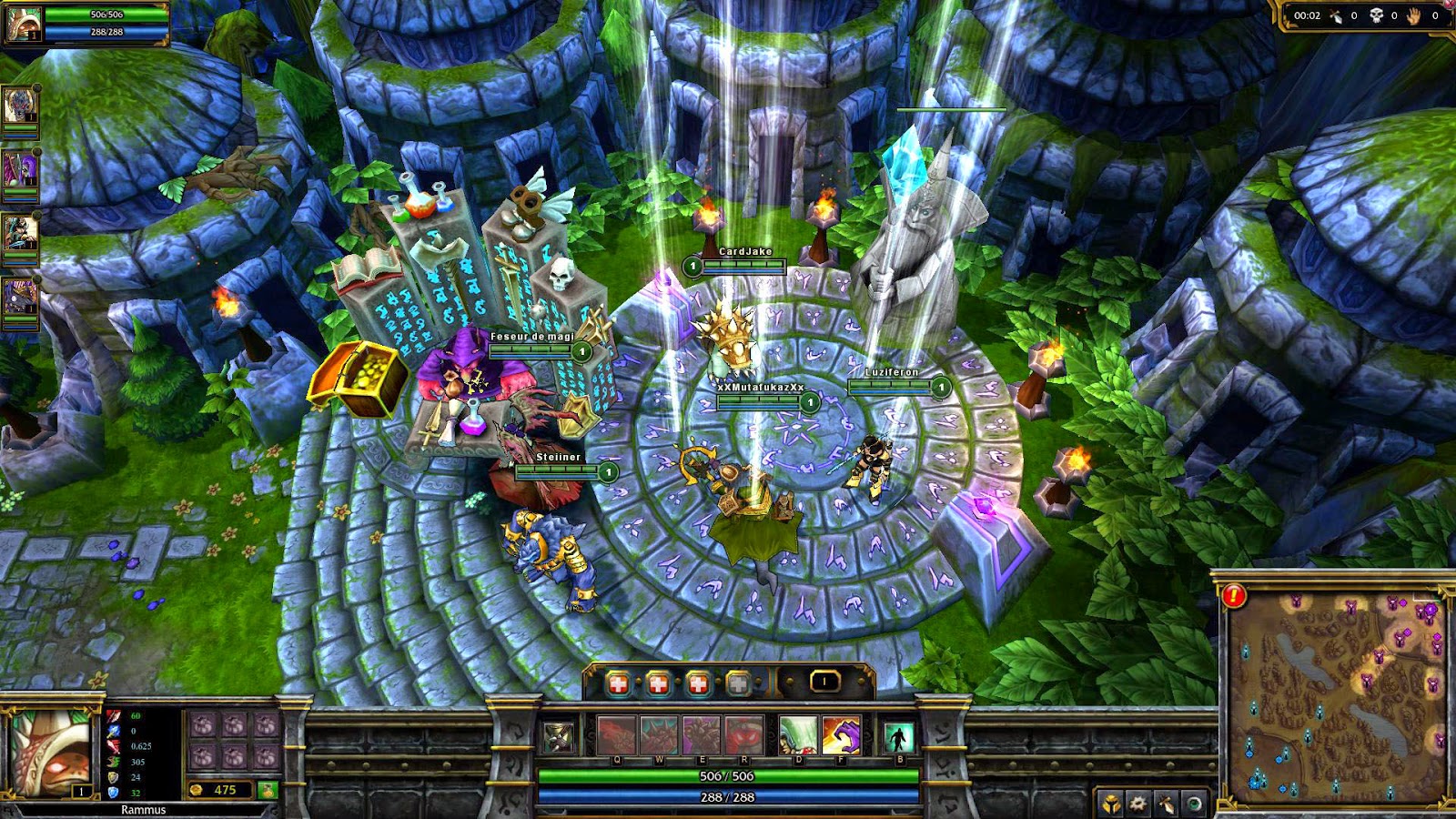
Task: Open the helmet scoreboard icon near the minimap
Action: 1110,804
